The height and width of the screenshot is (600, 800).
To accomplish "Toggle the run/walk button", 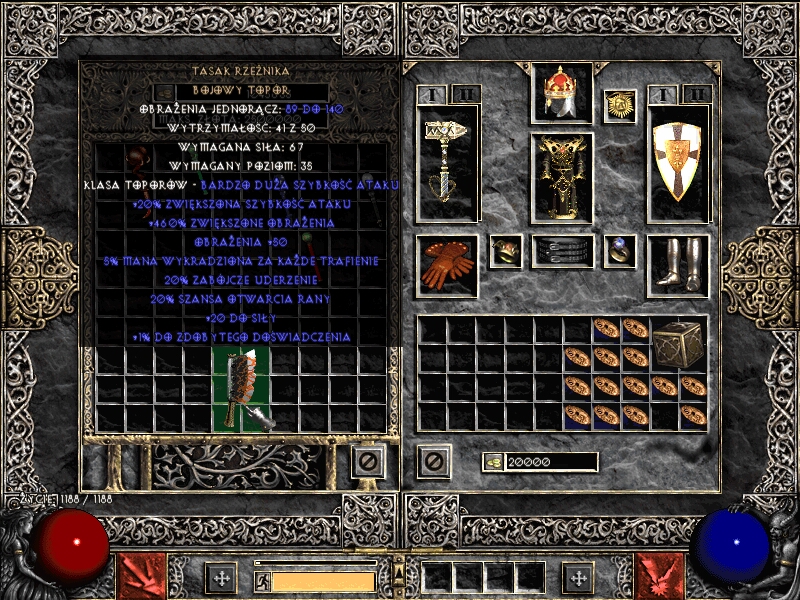I will click(x=262, y=580).
